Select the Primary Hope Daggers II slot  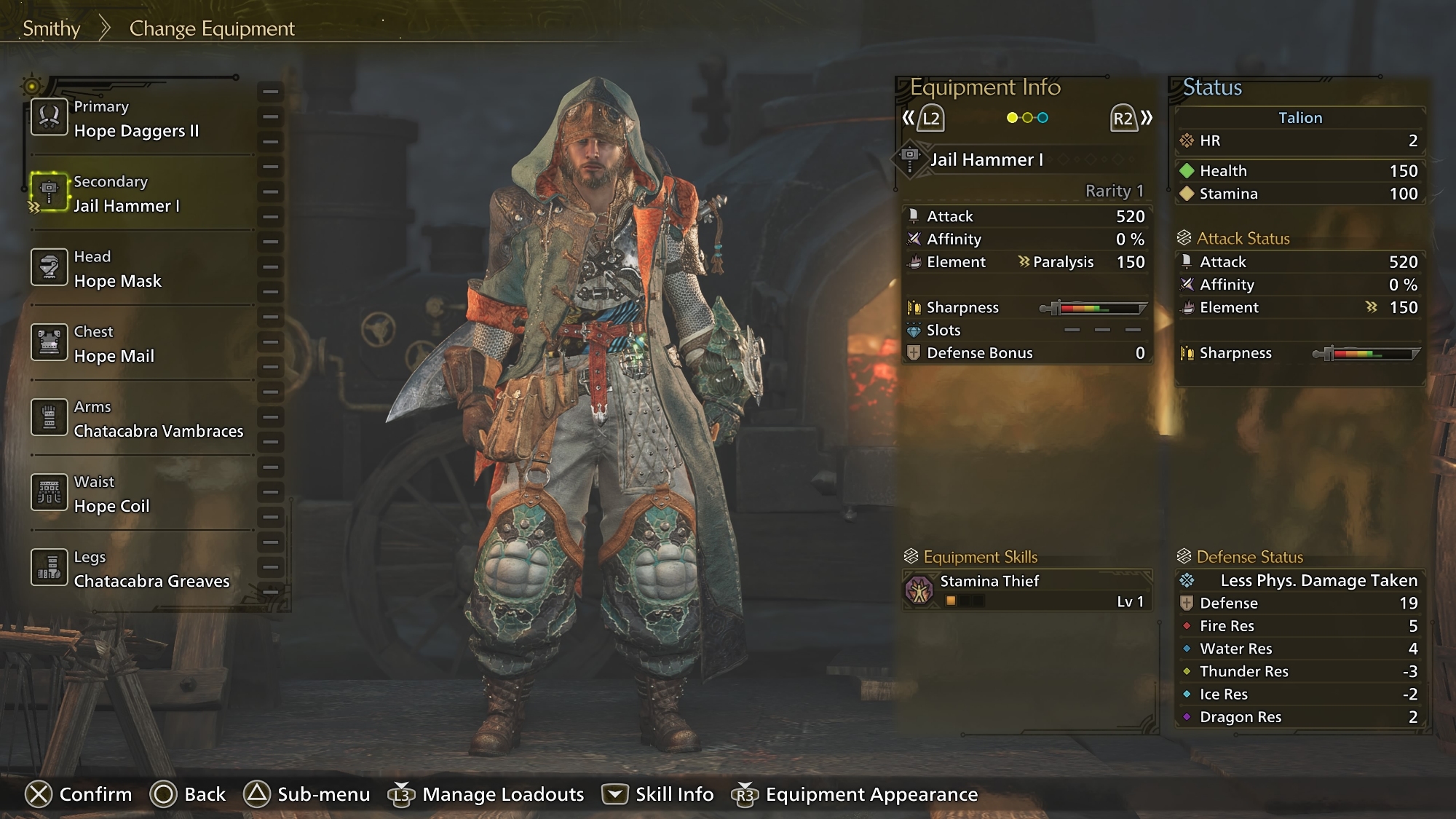(137, 119)
